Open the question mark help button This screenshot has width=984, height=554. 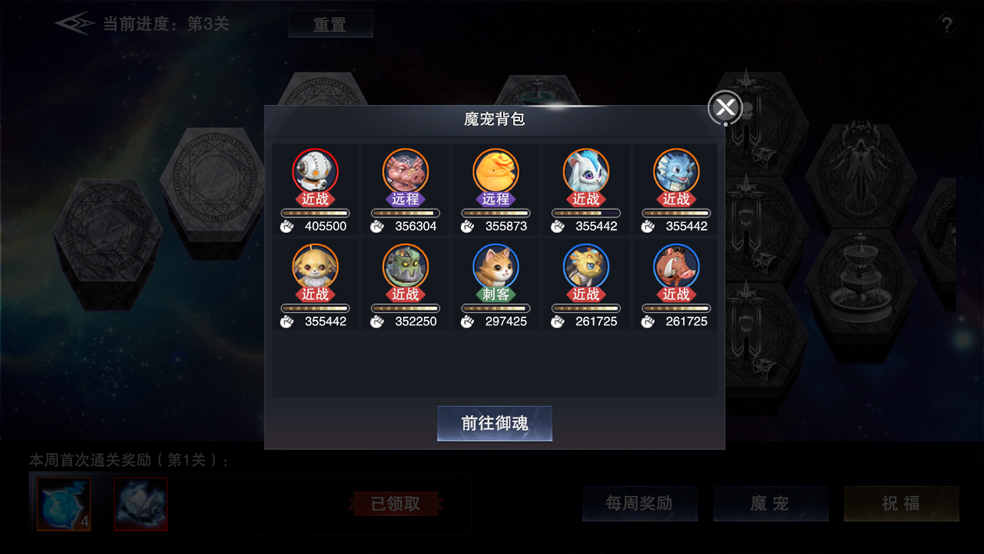pyautogui.click(x=946, y=25)
